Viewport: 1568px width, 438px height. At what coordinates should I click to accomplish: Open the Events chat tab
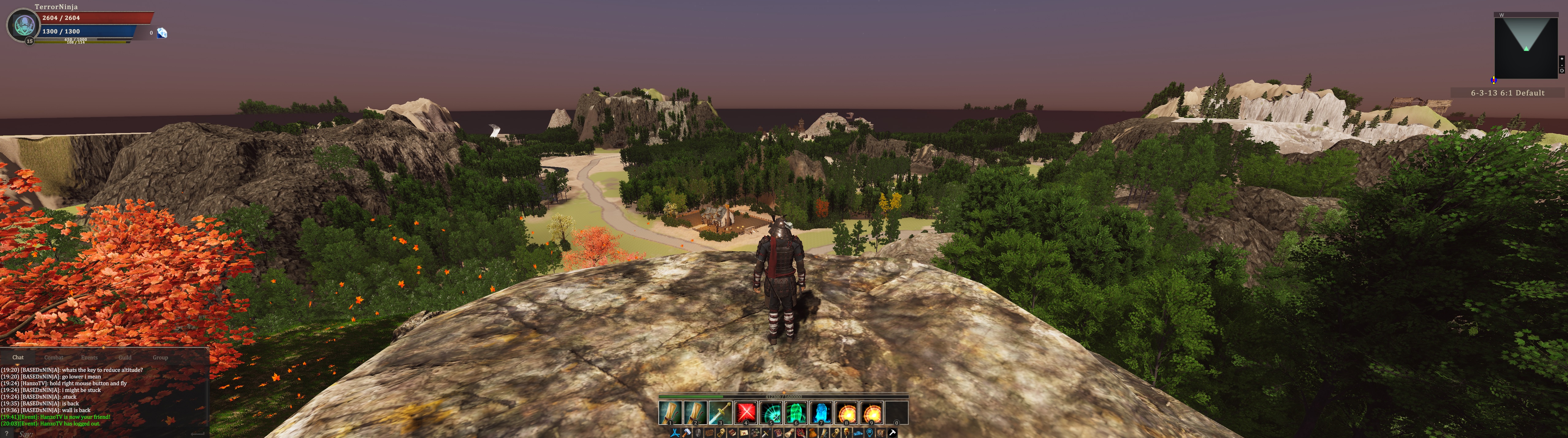click(90, 358)
